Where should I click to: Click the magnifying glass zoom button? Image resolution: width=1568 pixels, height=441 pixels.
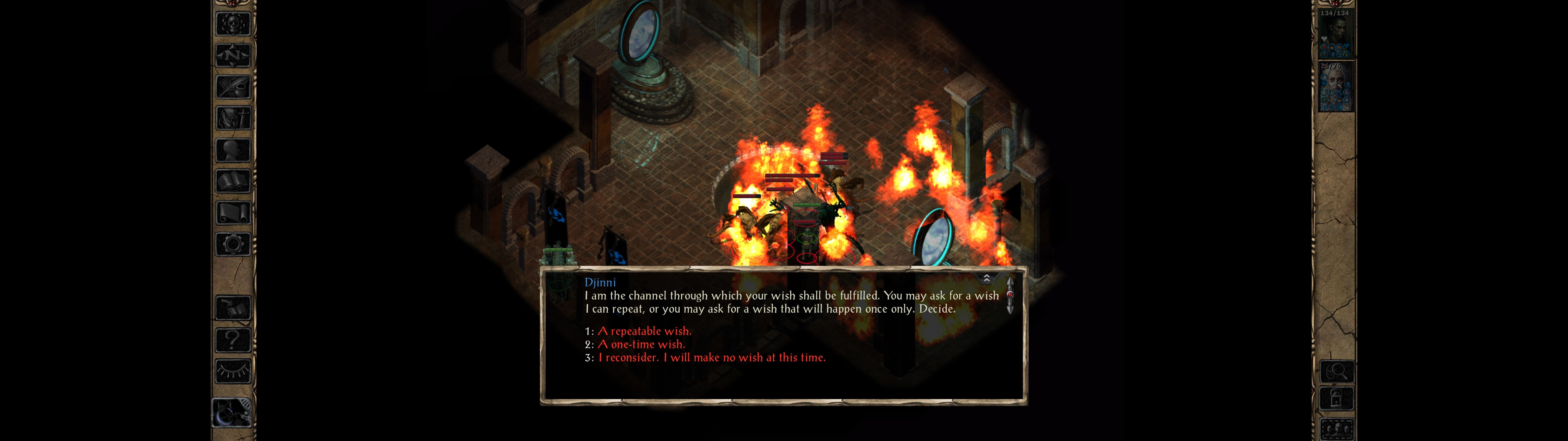[x=1337, y=371]
